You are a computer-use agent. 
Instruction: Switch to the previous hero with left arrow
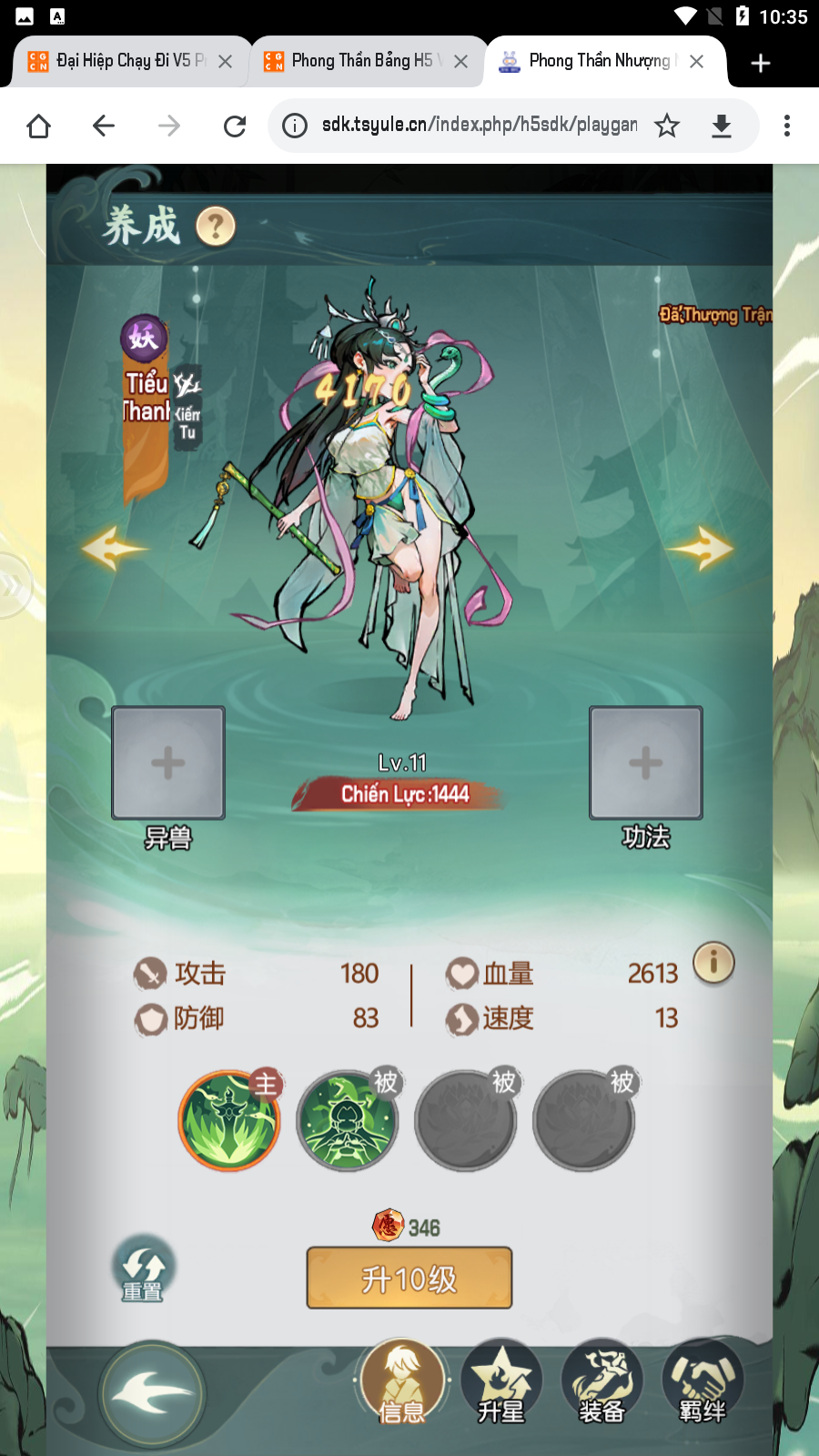[113, 548]
